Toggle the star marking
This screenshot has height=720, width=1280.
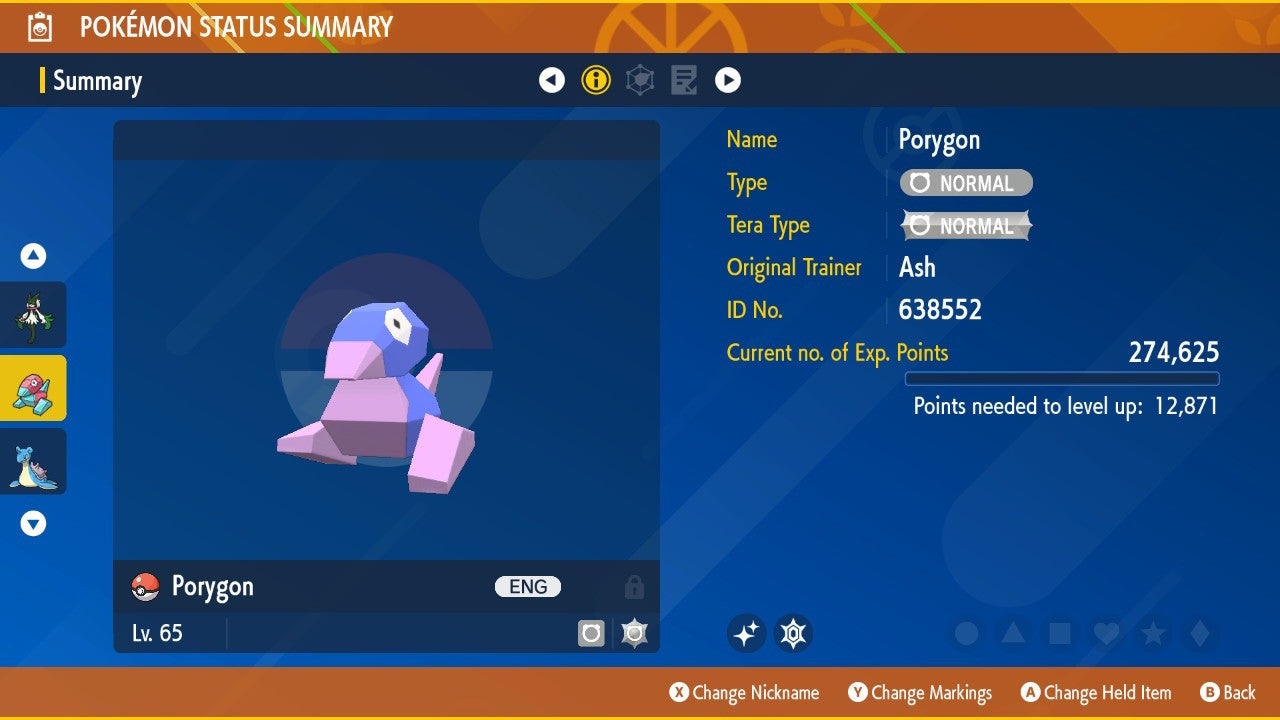point(1153,633)
